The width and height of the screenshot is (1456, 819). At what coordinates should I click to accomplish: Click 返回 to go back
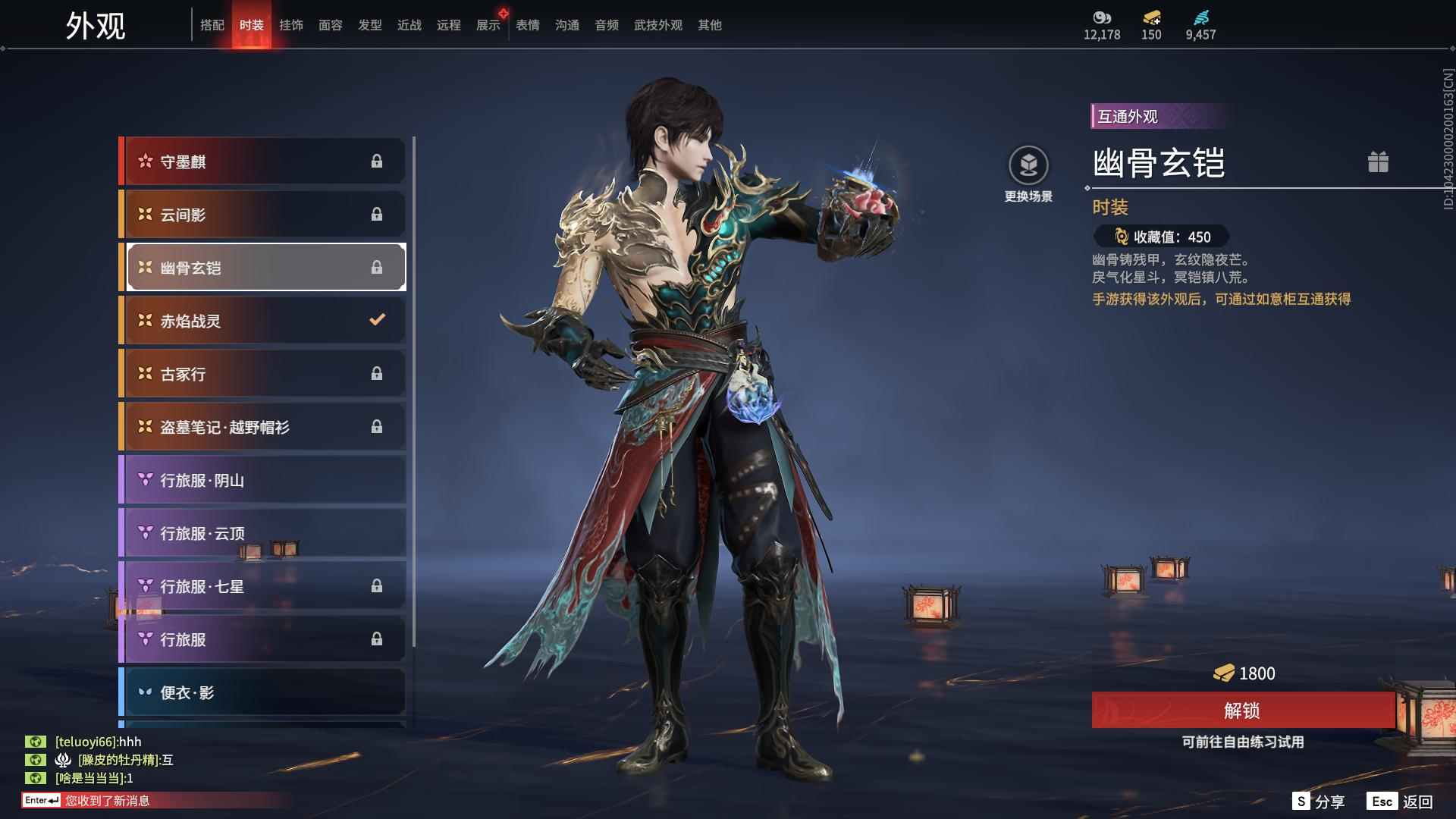click(1401, 802)
